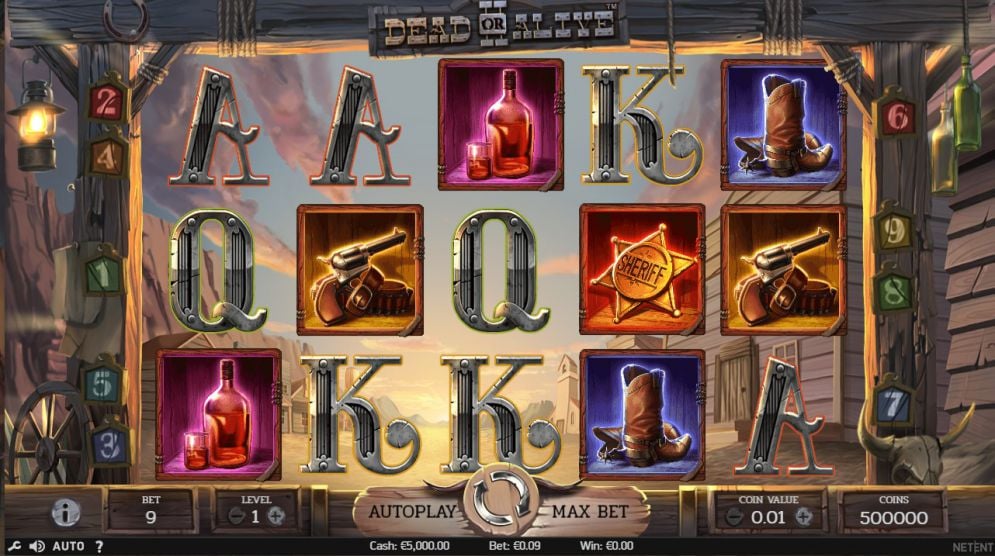Viewport: 995px width, 556px height.
Task: Select payline marker number 6
Action: [x=896, y=117]
